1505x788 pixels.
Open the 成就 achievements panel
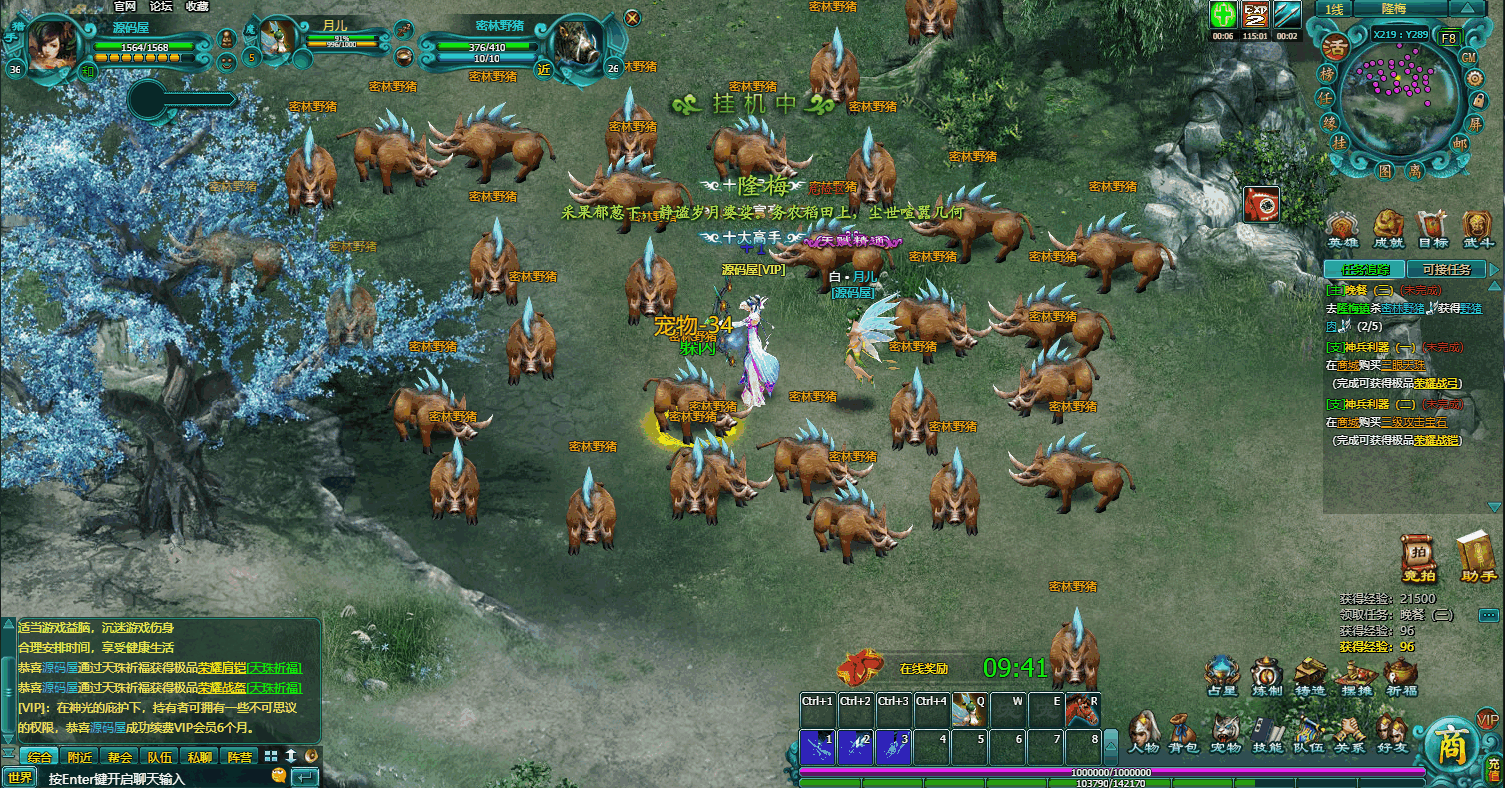(x=1388, y=229)
